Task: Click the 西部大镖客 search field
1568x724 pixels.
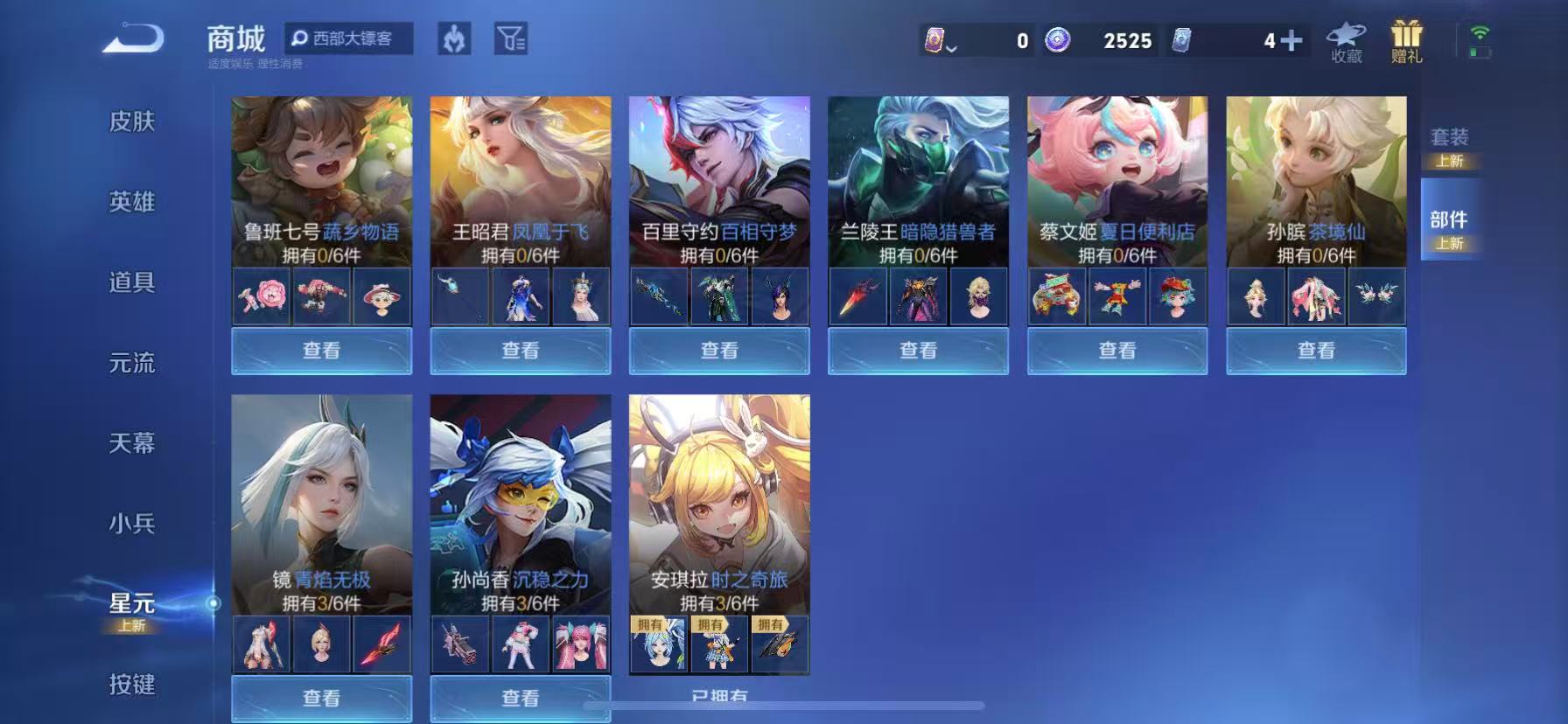Action: point(350,39)
